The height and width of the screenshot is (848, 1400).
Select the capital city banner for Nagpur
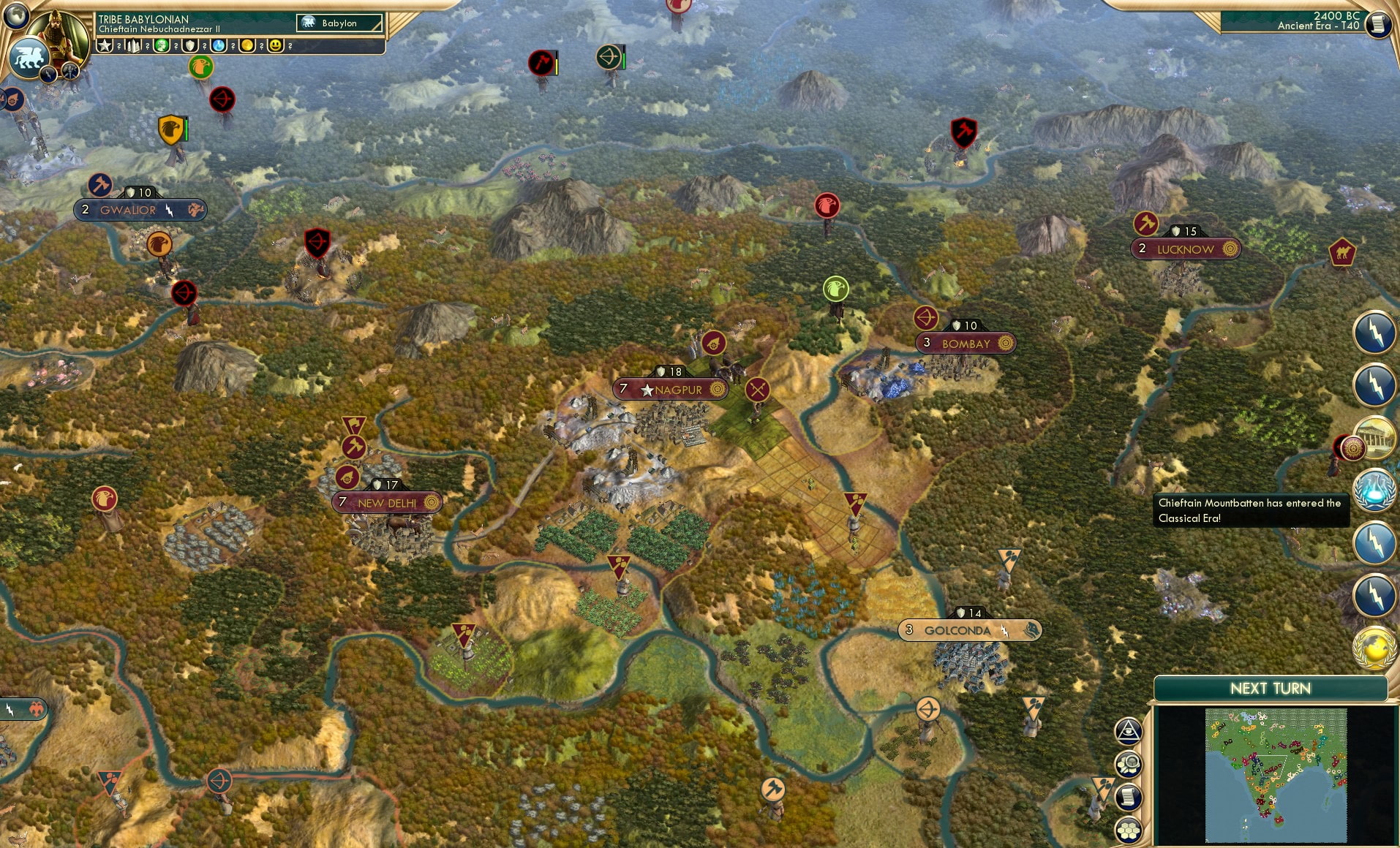coord(670,390)
